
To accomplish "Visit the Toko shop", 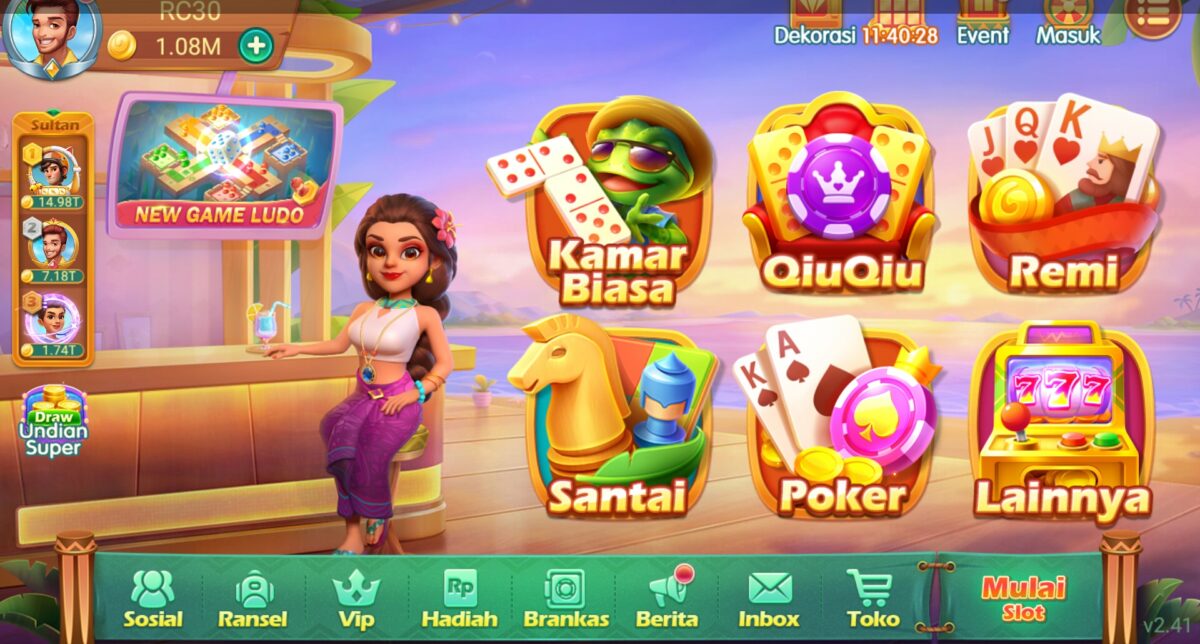I will (x=872, y=599).
